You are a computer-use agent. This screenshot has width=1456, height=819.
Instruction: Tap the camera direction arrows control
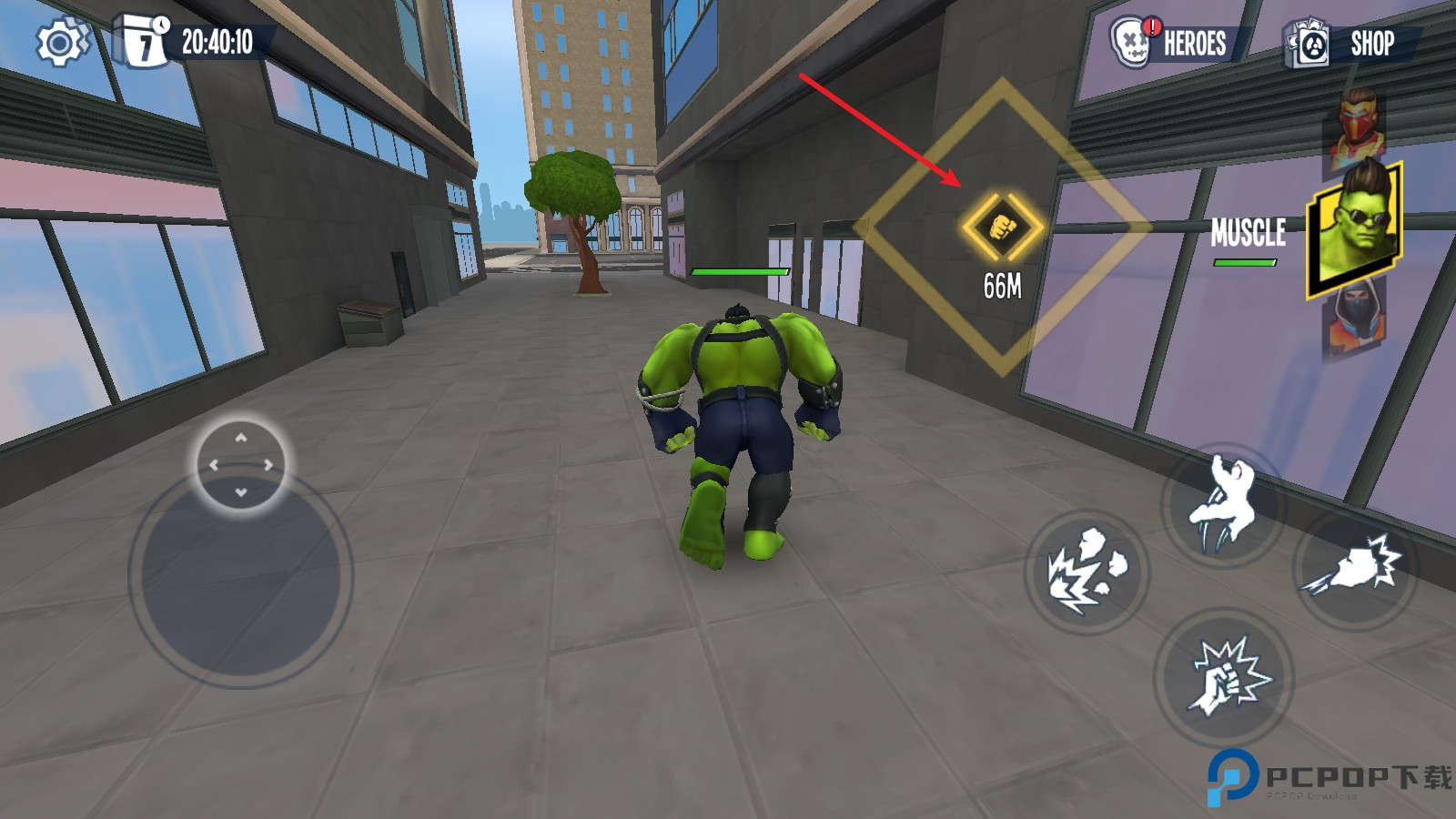click(x=241, y=465)
